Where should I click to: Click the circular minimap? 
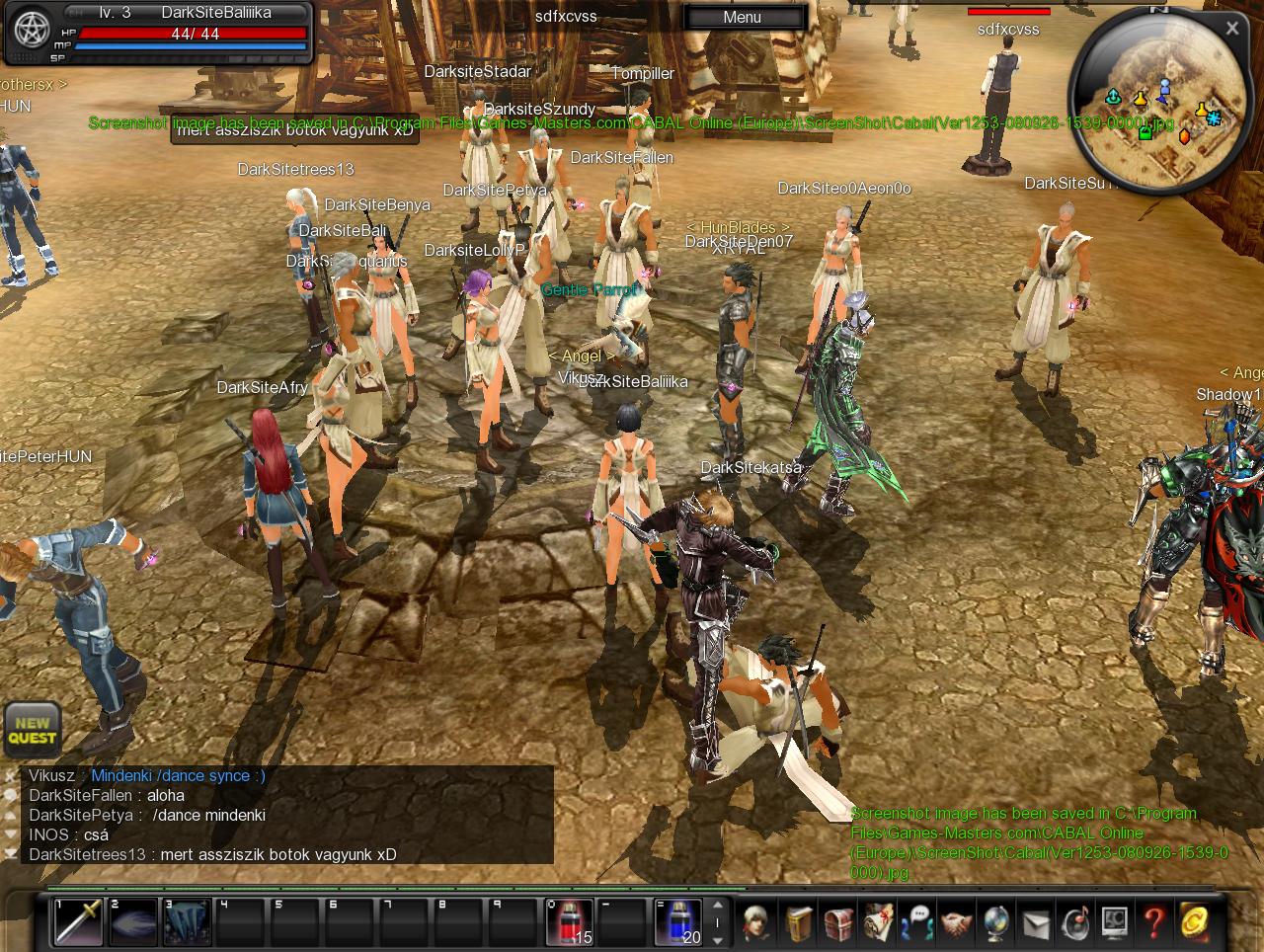pyautogui.click(x=1157, y=109)
